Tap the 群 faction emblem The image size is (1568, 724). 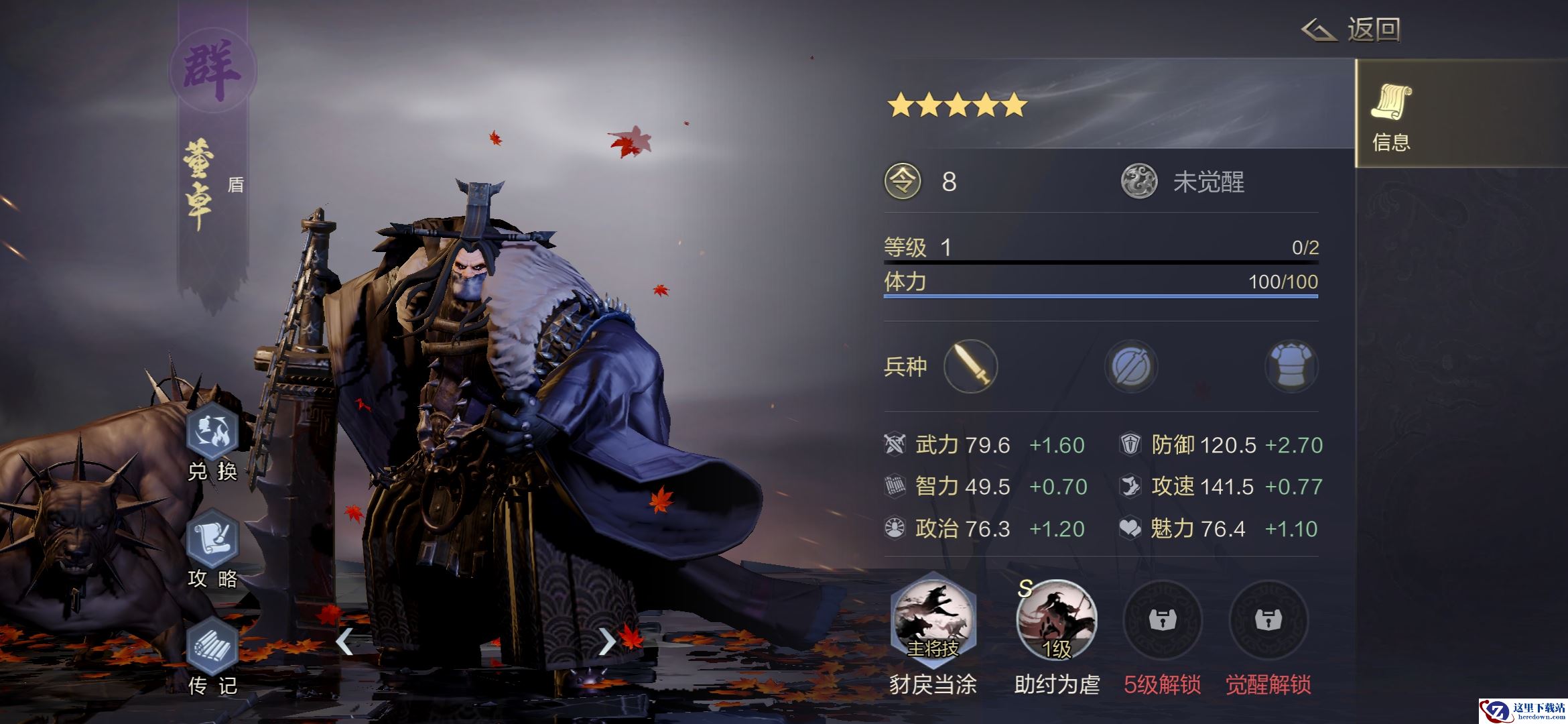(x=212, y=71)
